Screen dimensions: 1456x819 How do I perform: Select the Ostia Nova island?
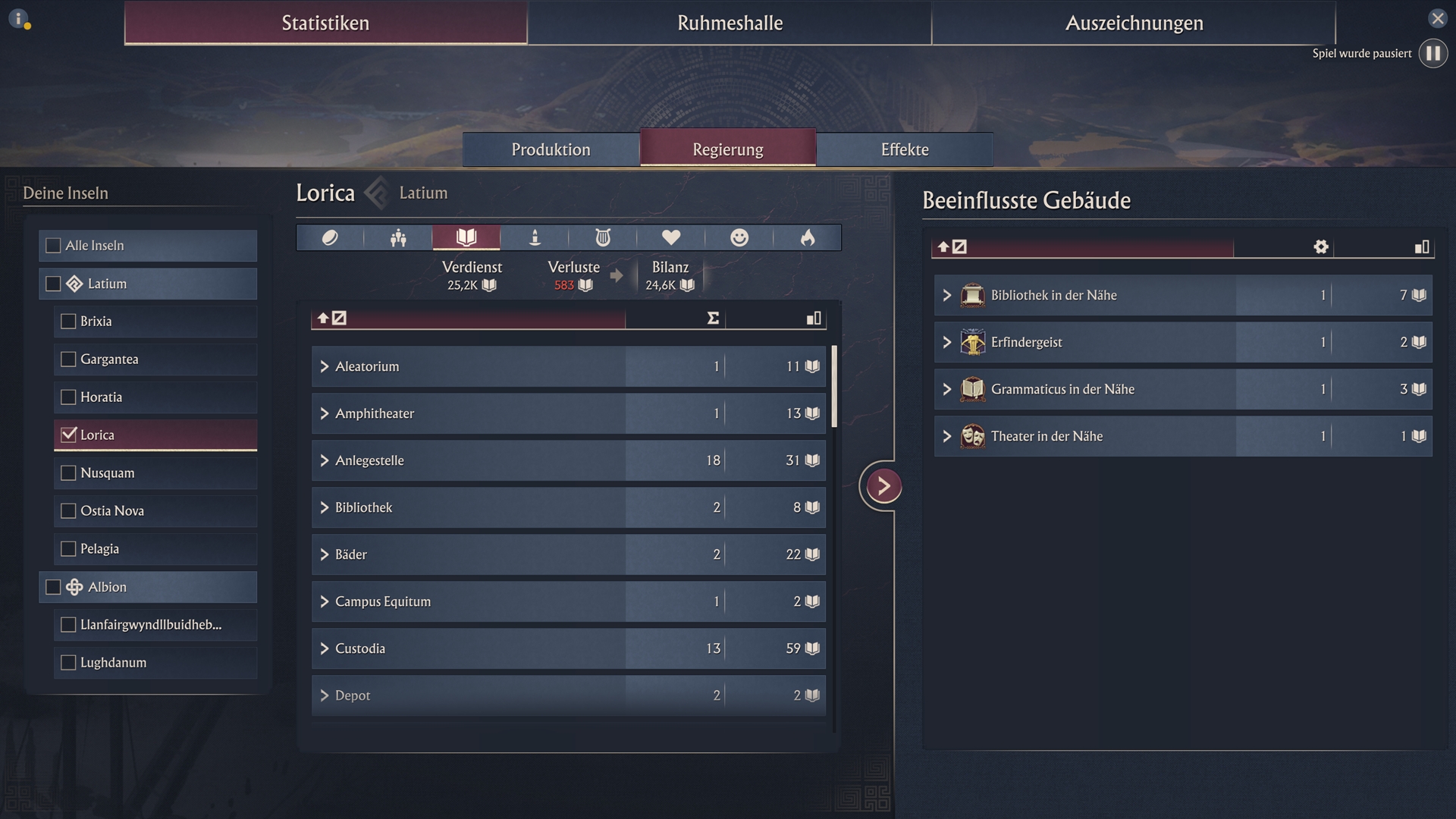[x=68, y=511]
